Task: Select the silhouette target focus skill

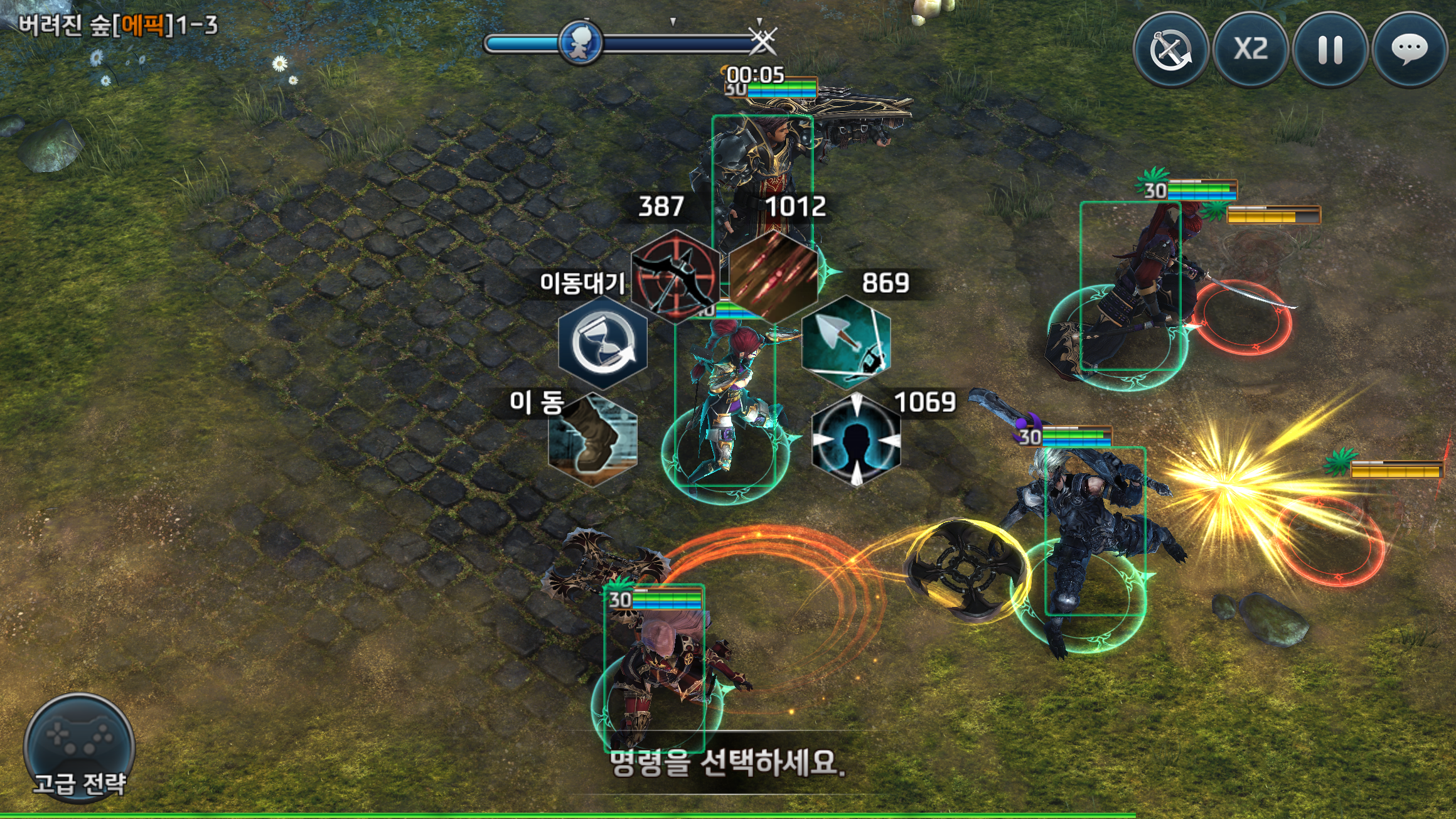Action: pos(856,439)
